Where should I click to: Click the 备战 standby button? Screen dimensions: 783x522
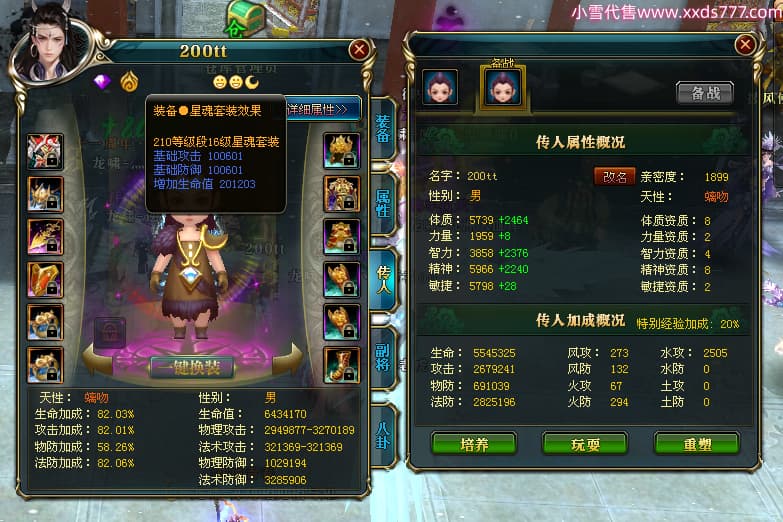point(705,93)
